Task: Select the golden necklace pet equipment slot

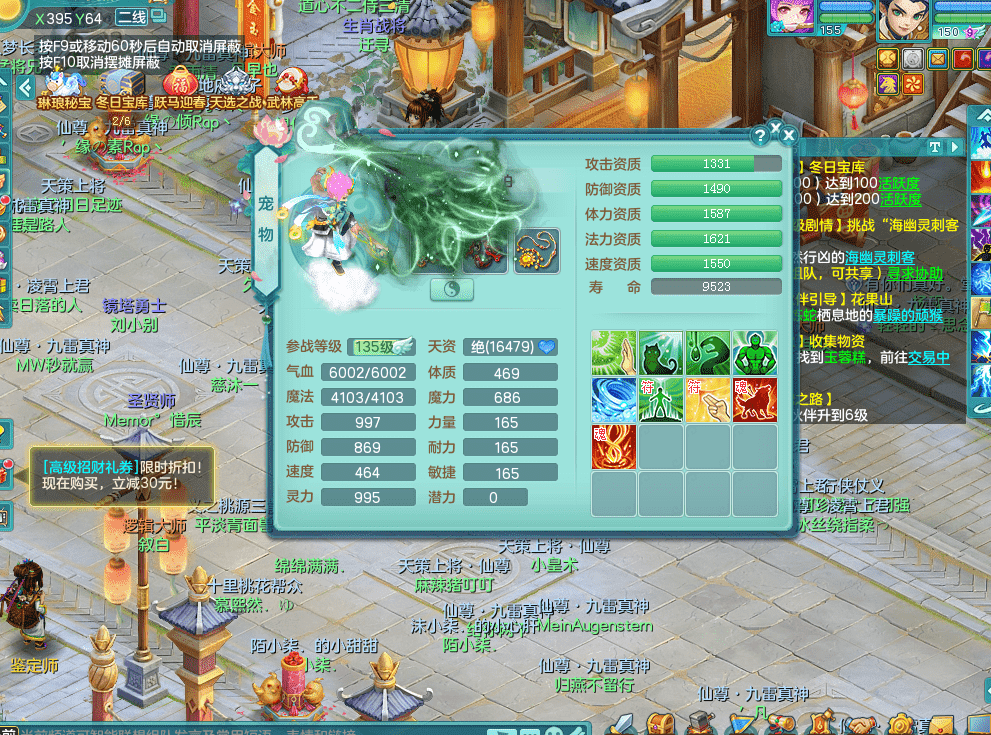Action: pos(537,251)
